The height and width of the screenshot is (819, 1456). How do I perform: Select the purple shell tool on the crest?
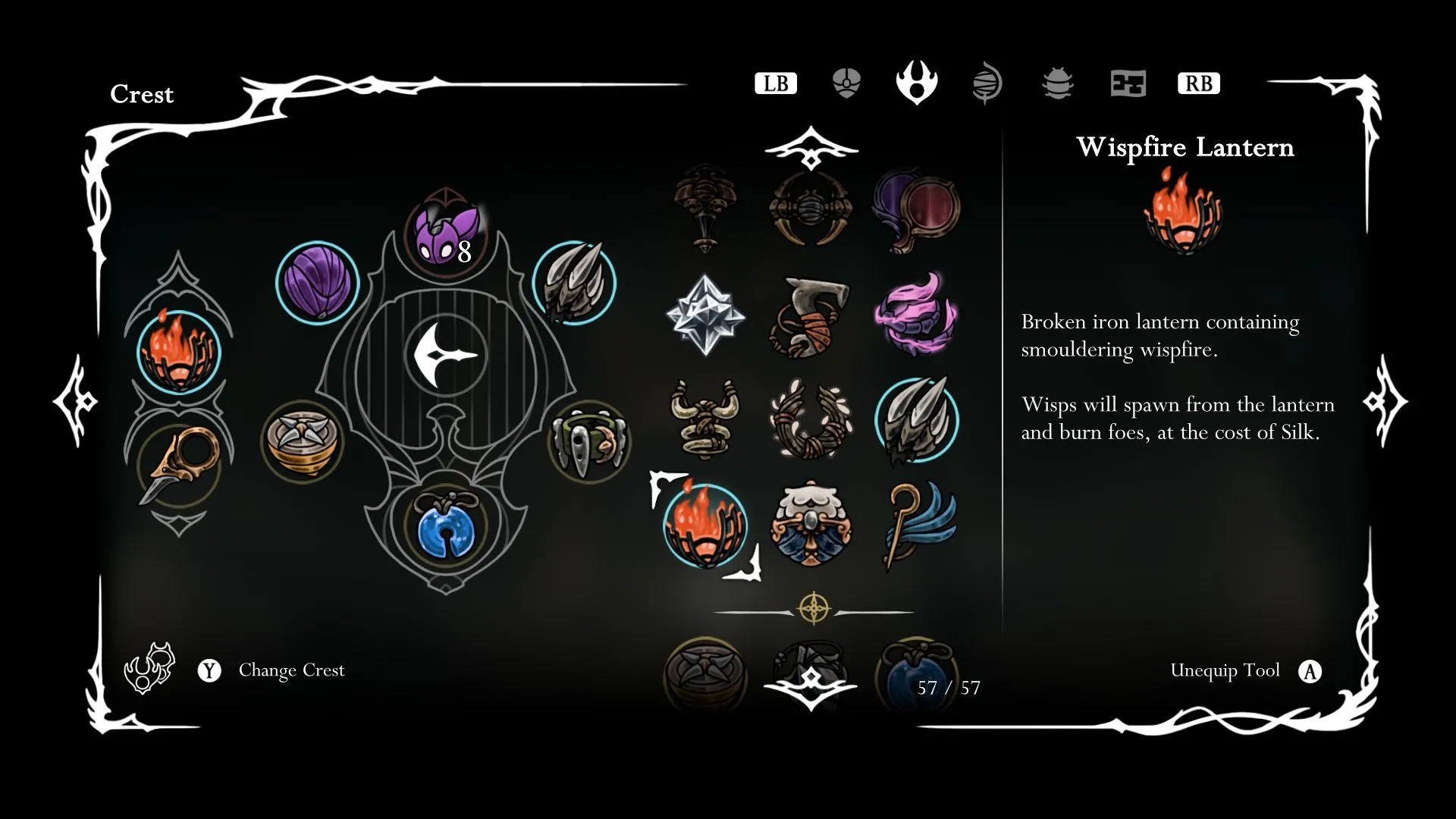click(x=317, y=283)
